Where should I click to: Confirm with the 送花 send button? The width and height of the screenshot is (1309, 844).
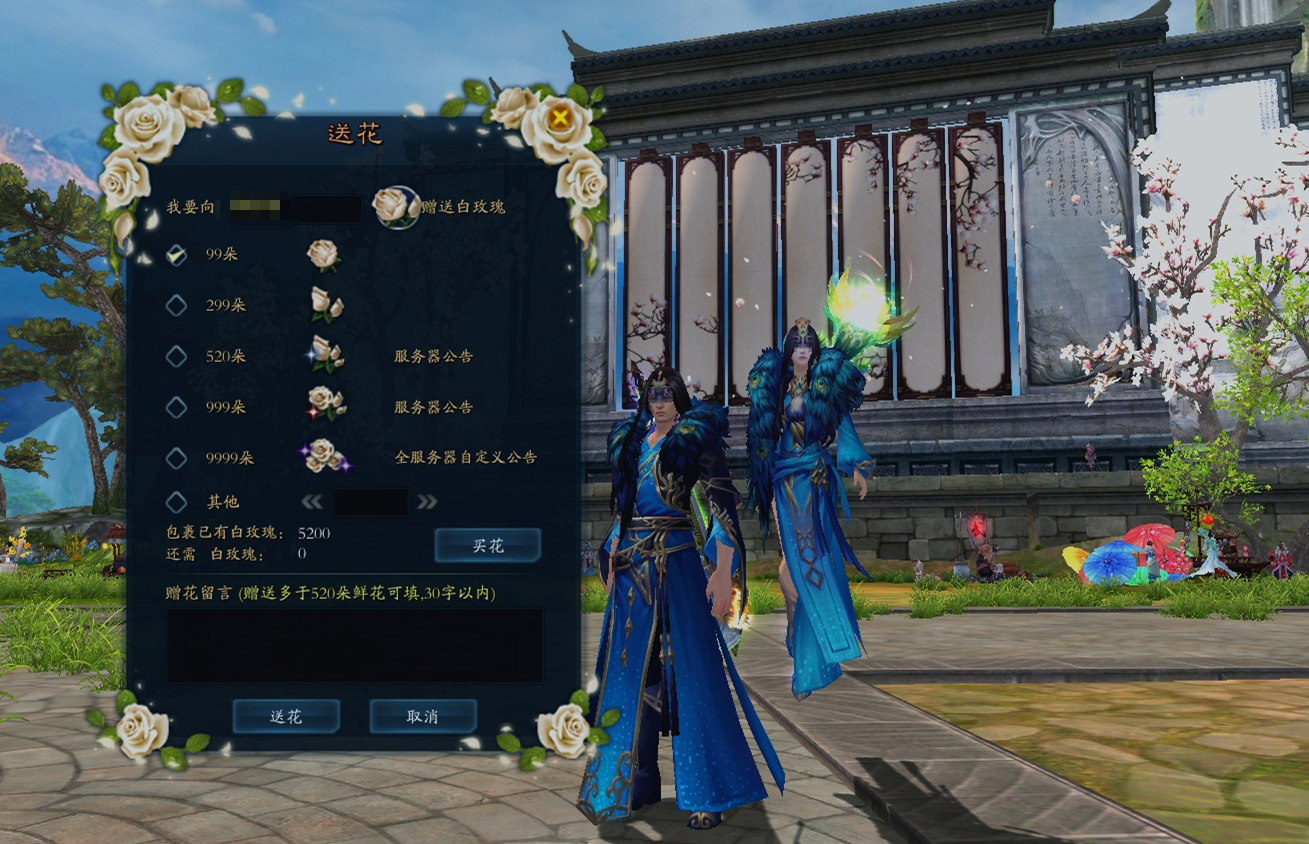pos(286,716)
